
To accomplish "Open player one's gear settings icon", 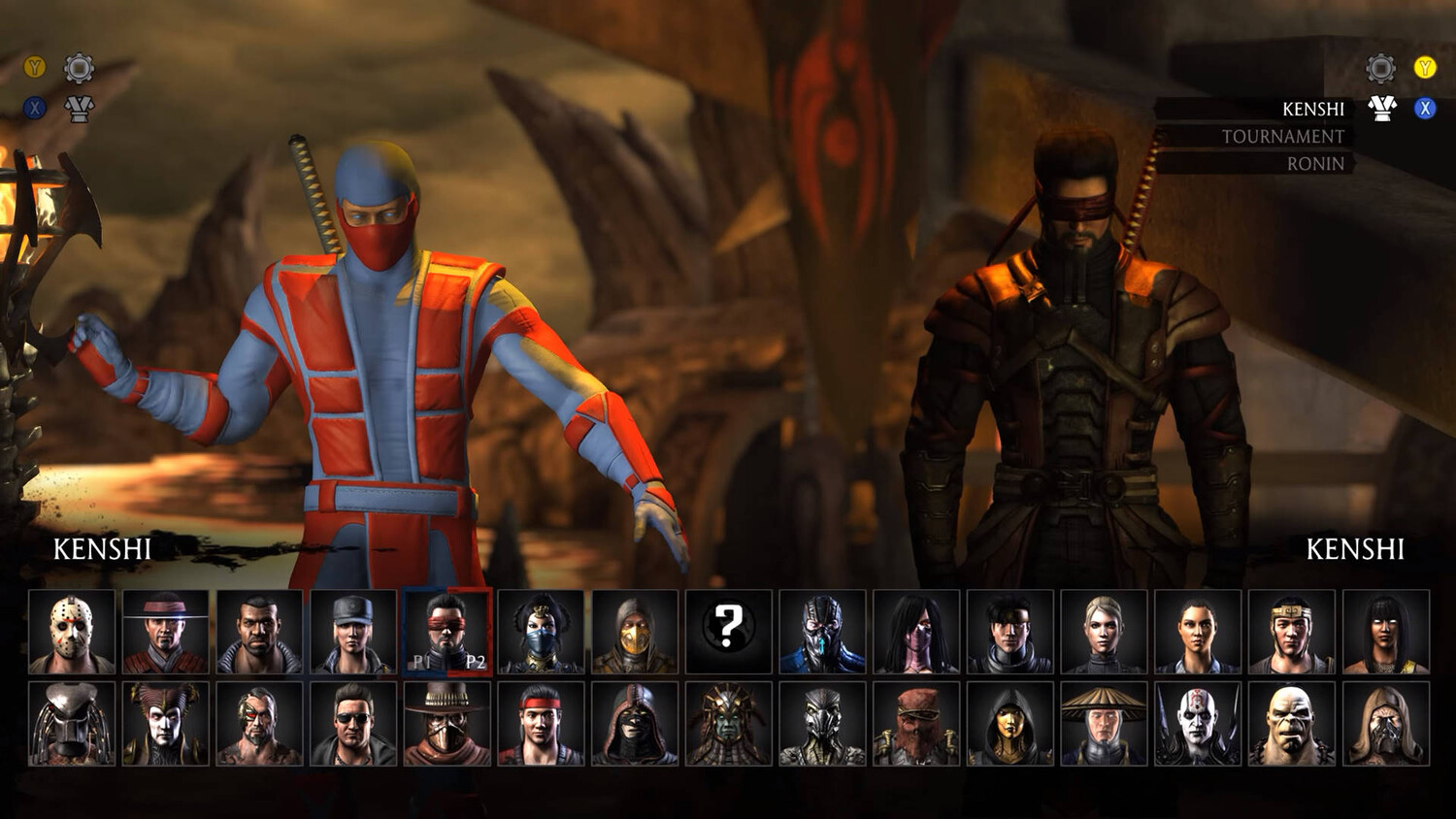I will point(79,68).
